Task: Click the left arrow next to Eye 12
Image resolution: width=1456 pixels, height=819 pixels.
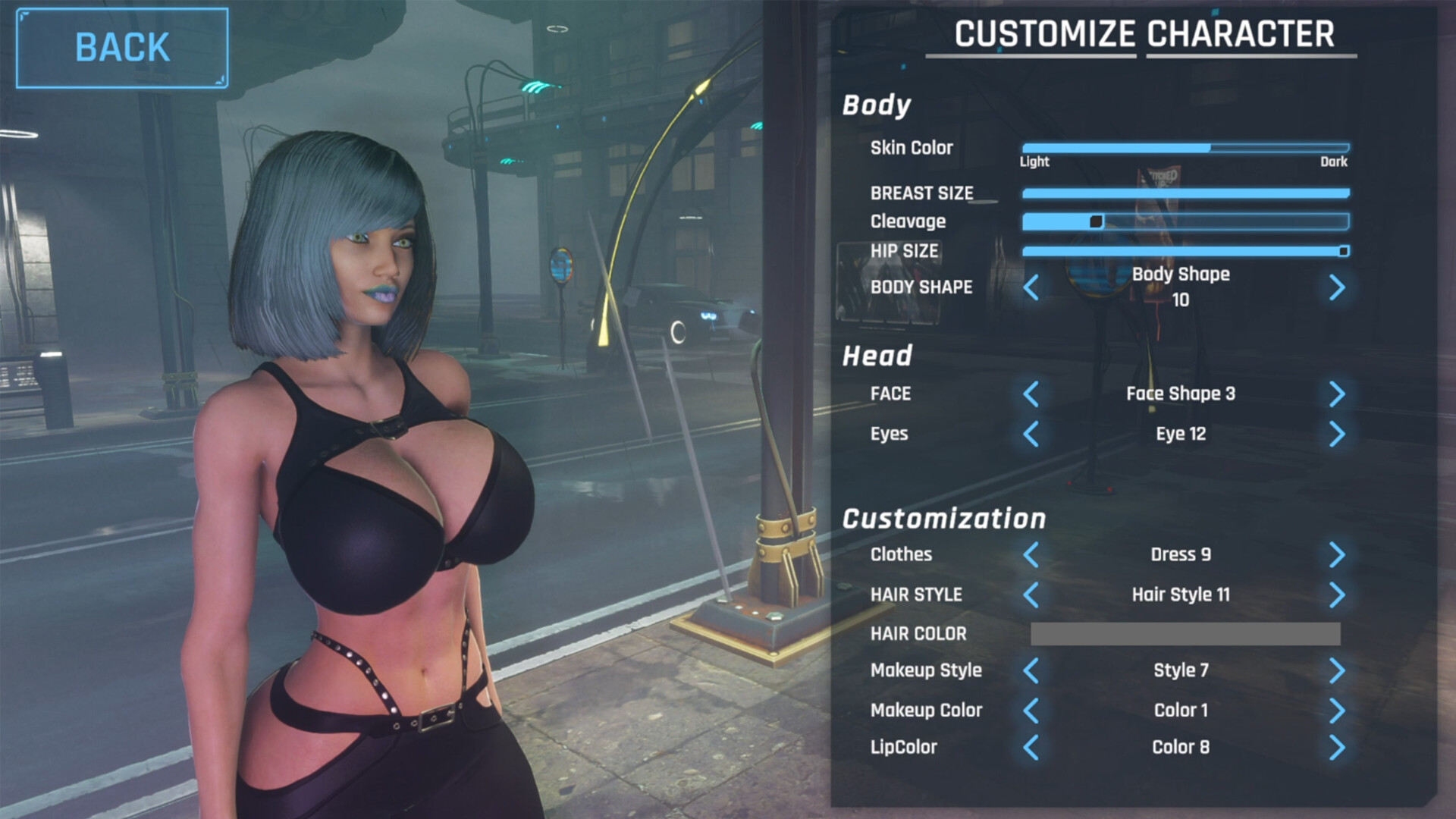Action: (1030, 435)
